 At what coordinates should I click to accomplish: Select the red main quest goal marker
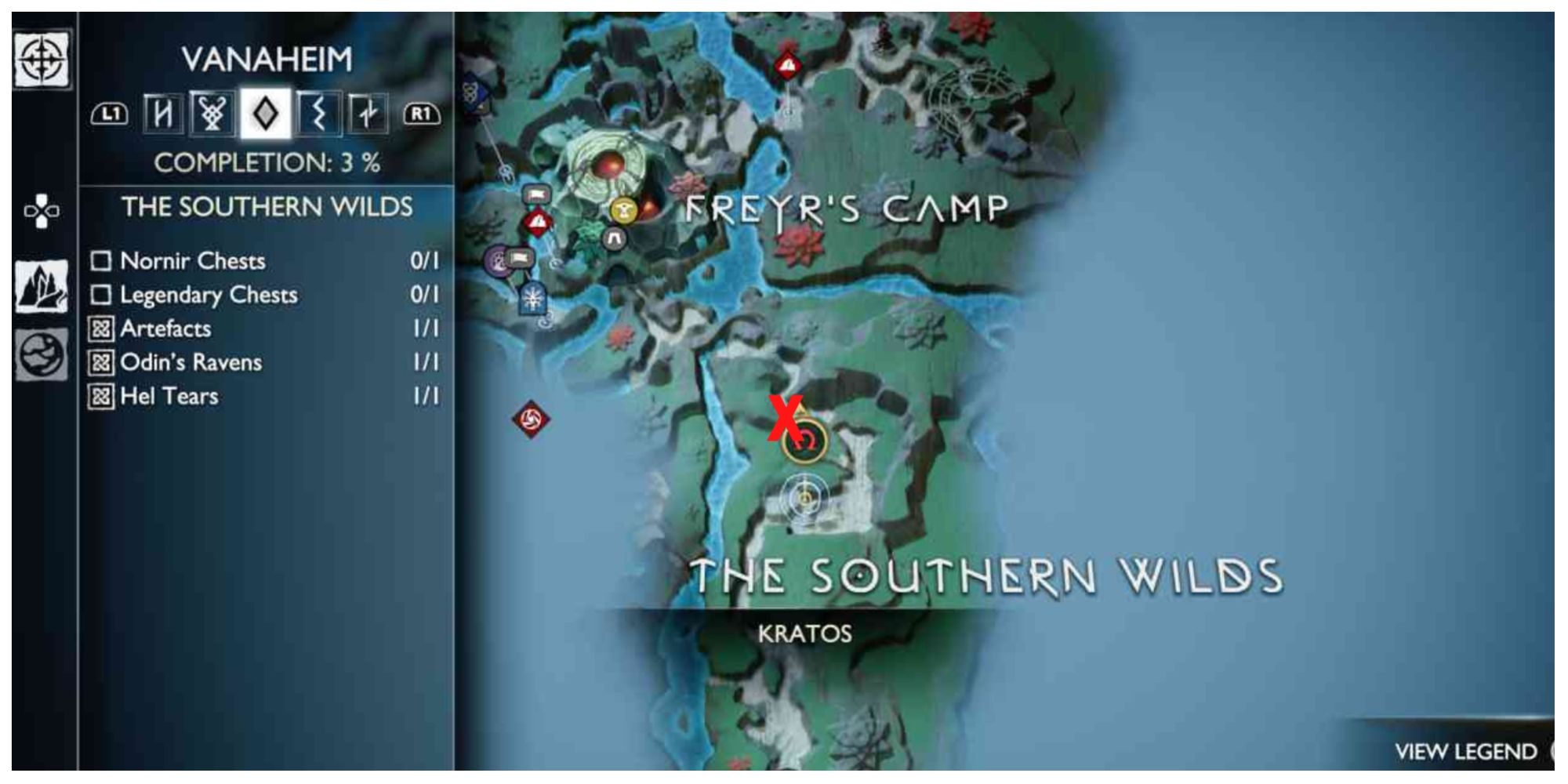pos(538,222)
